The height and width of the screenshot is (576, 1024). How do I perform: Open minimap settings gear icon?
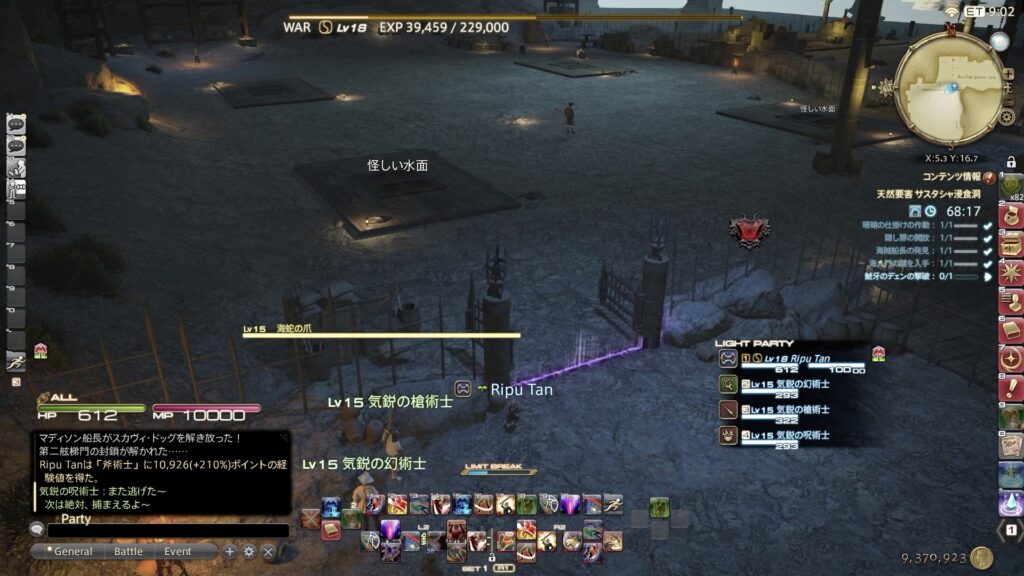1007,117
